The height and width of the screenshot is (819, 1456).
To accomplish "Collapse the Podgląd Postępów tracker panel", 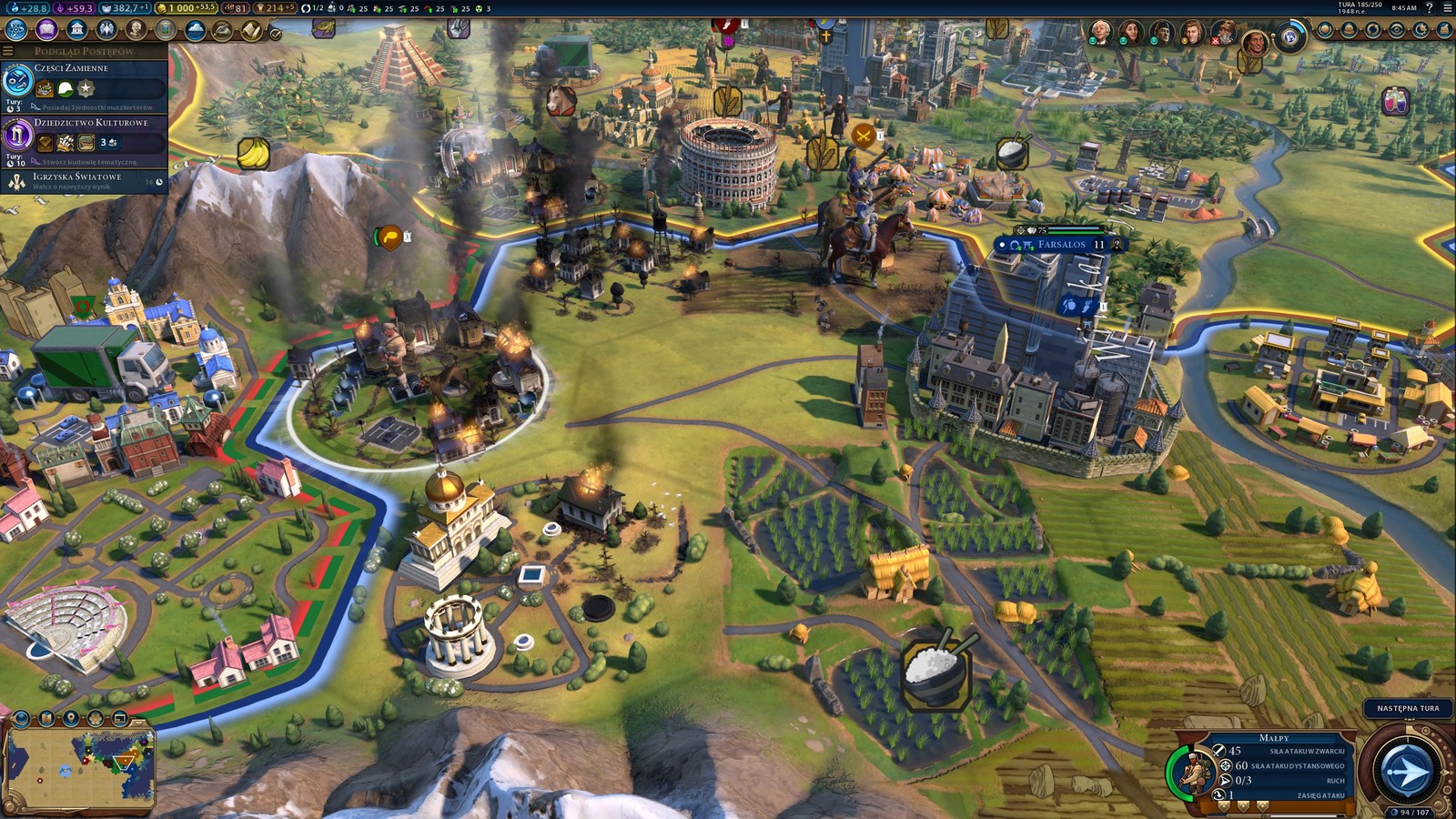I will point(7,50).
